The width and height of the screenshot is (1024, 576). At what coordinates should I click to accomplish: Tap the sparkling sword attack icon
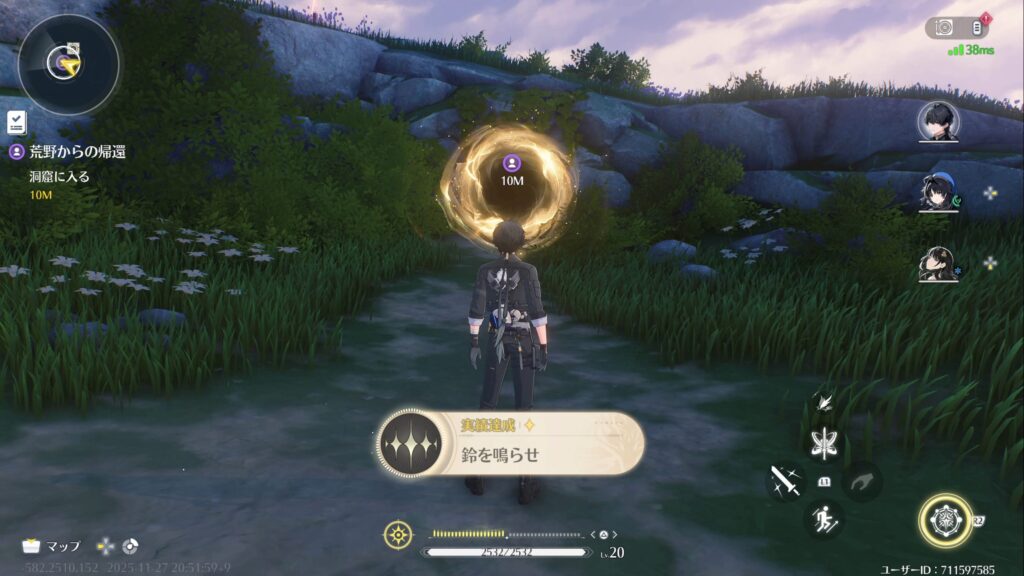(784, 481)
